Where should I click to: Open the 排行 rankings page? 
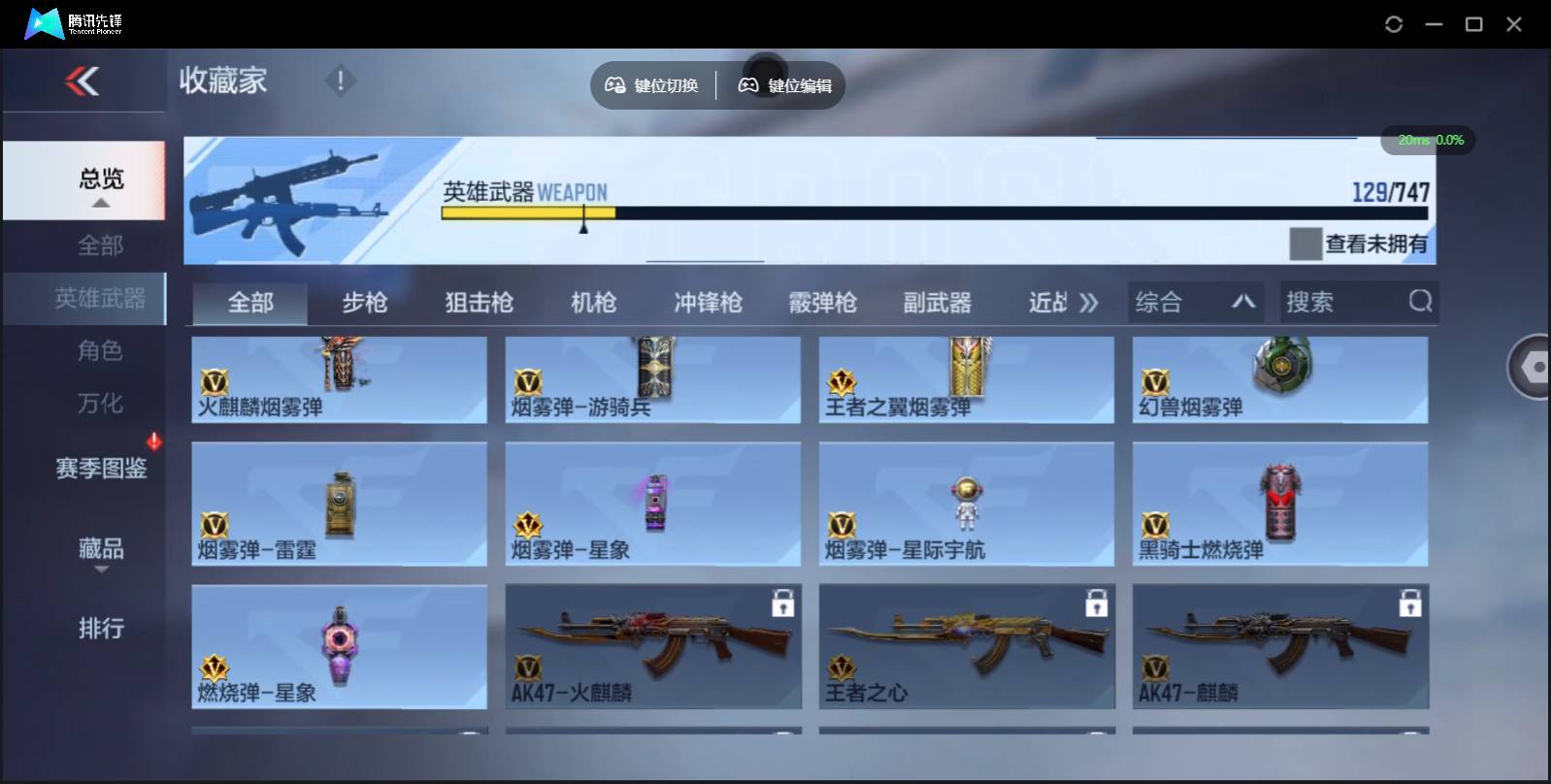100,629
